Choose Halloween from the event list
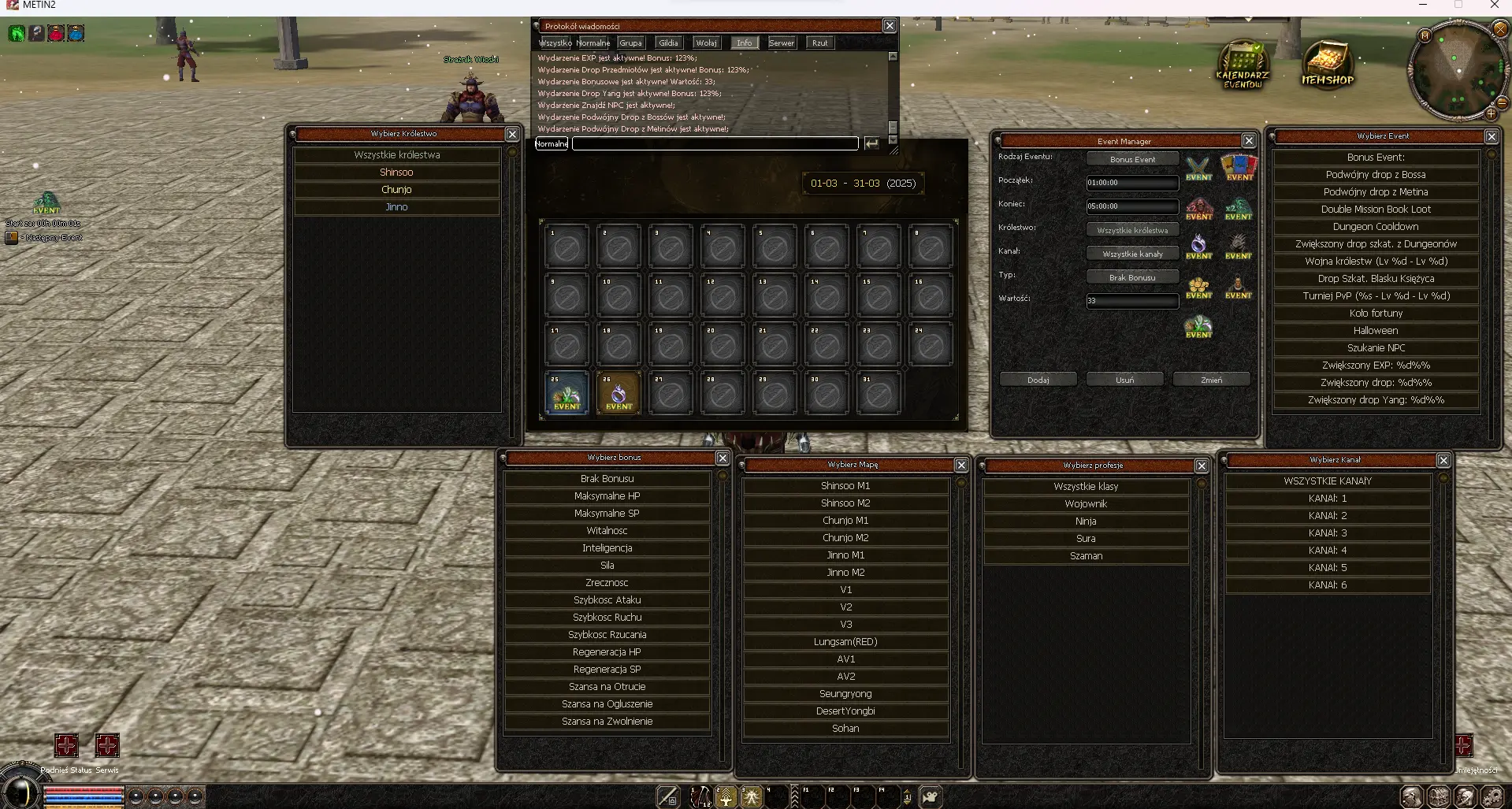 [1375, 331]
